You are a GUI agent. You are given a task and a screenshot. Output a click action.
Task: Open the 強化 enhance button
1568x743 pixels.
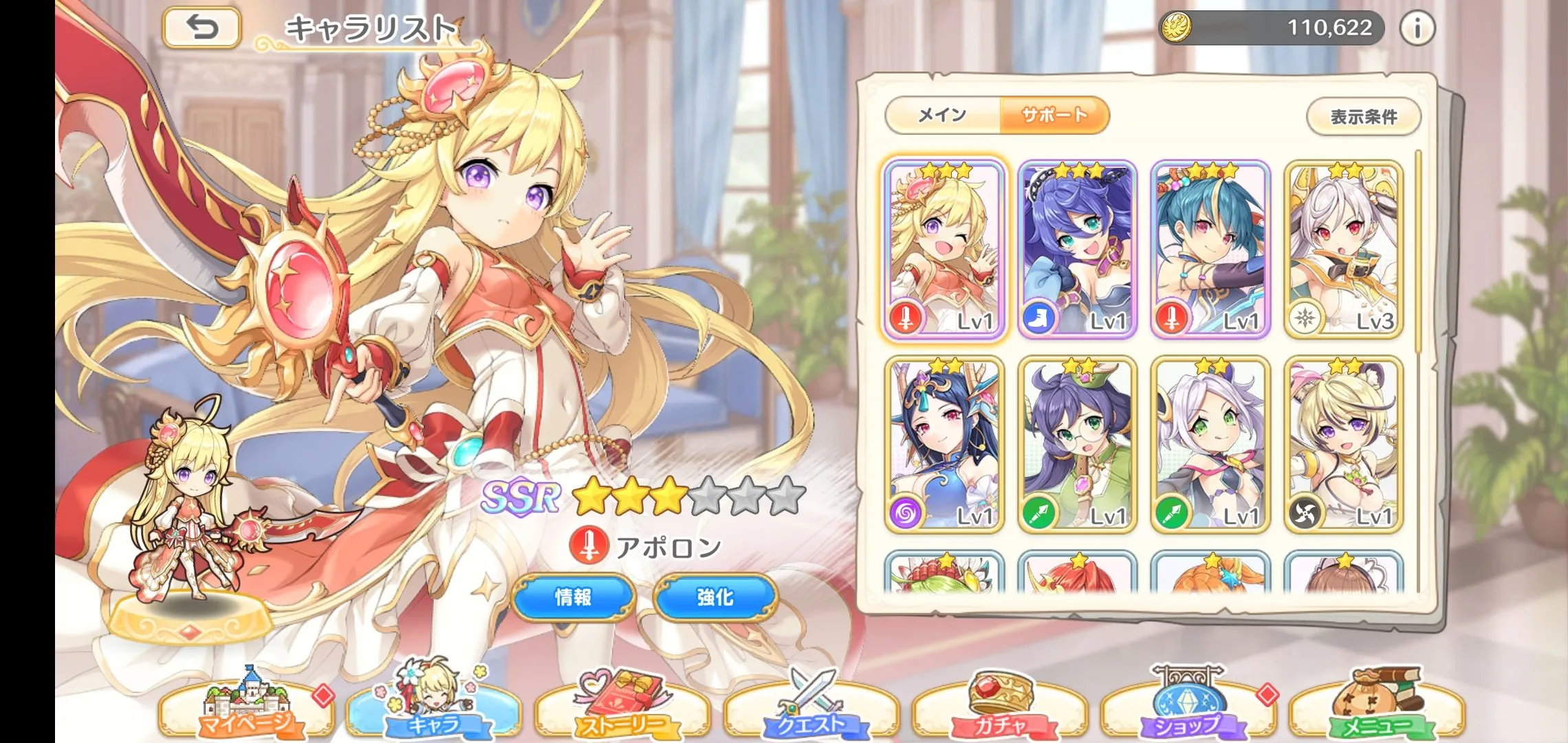pyautogui.click(x=715, y=597)
